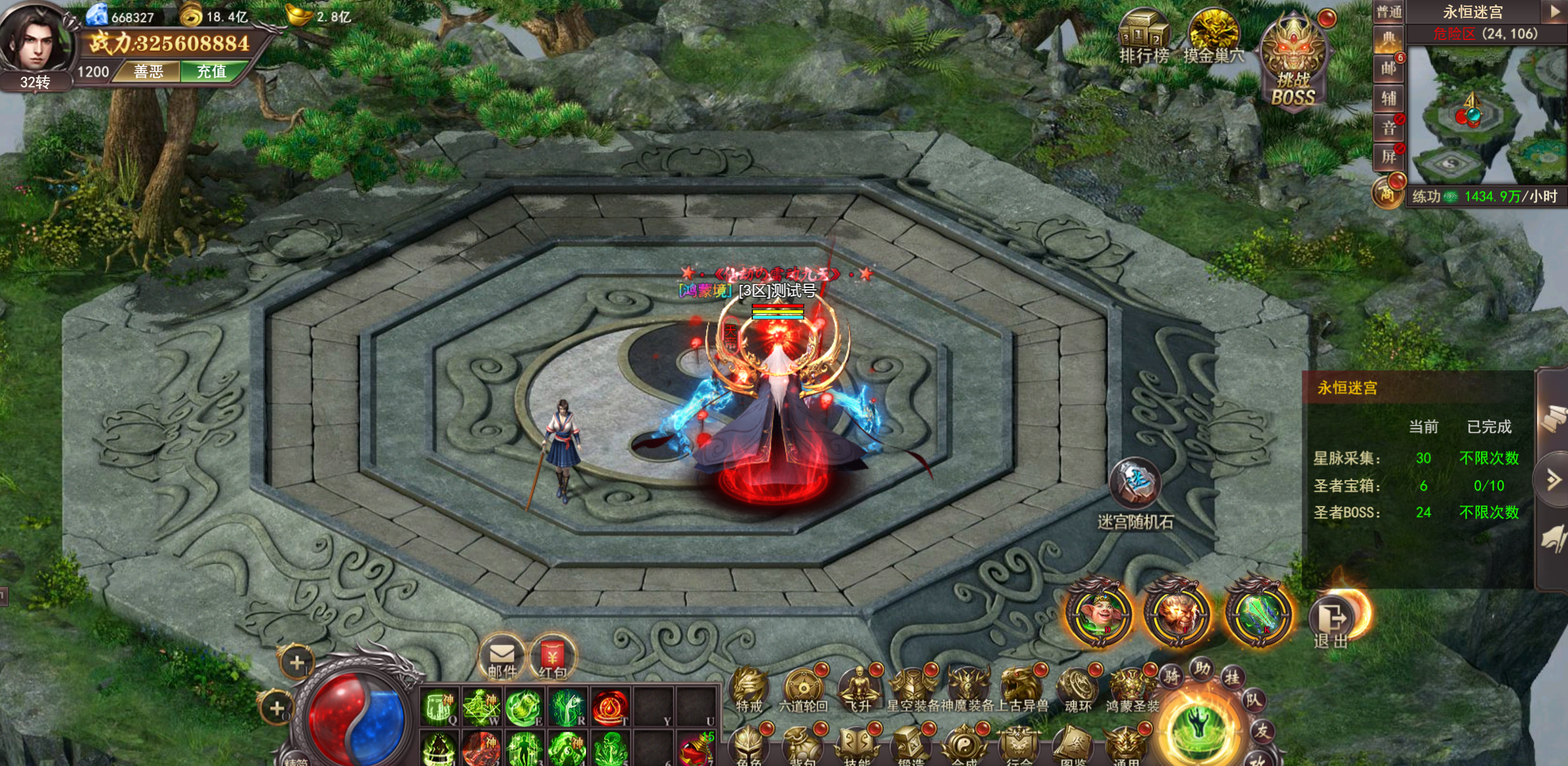Activate the red flame skill on T
This screenshot has height=766, width=1568.
coord(610,707)
